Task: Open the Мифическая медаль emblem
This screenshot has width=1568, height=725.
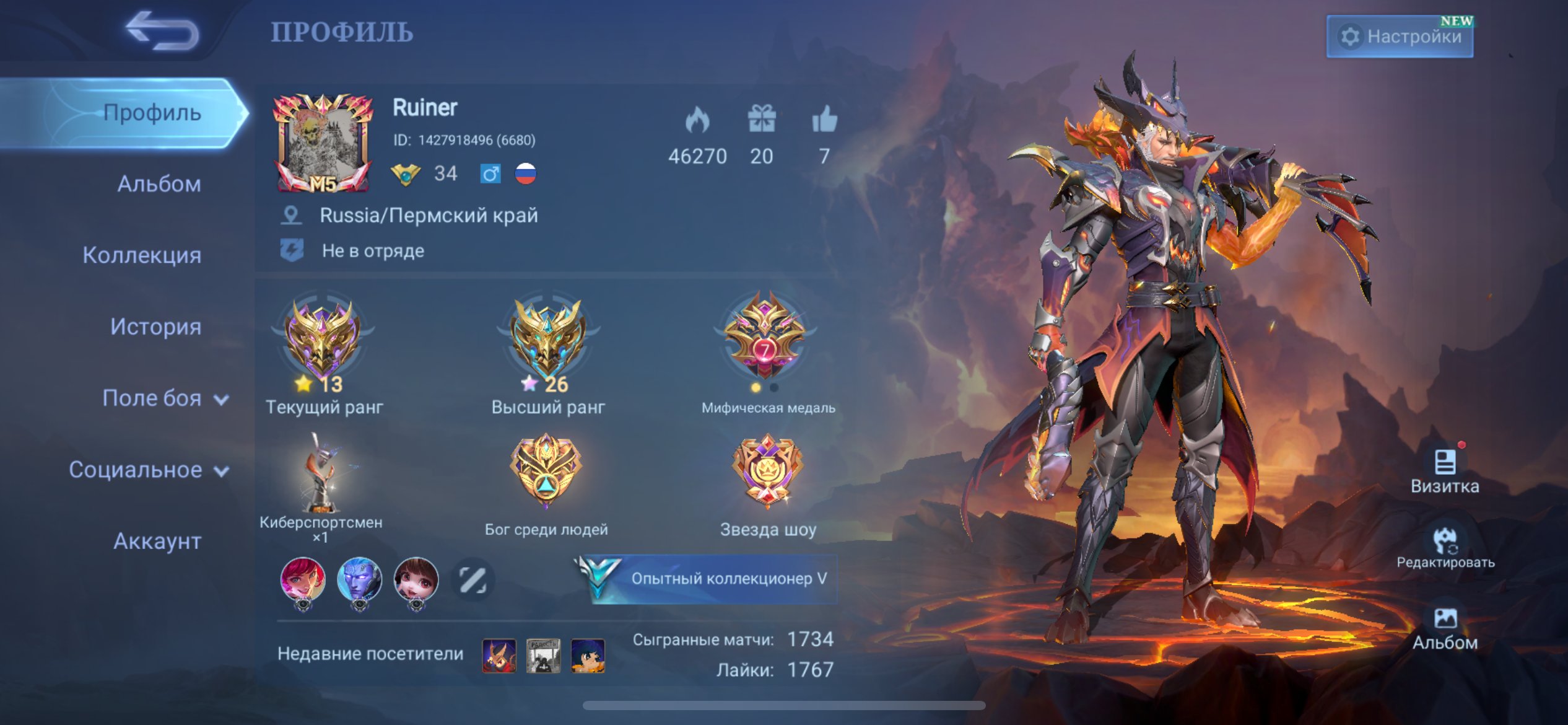Action: click(x=765, y=338)
